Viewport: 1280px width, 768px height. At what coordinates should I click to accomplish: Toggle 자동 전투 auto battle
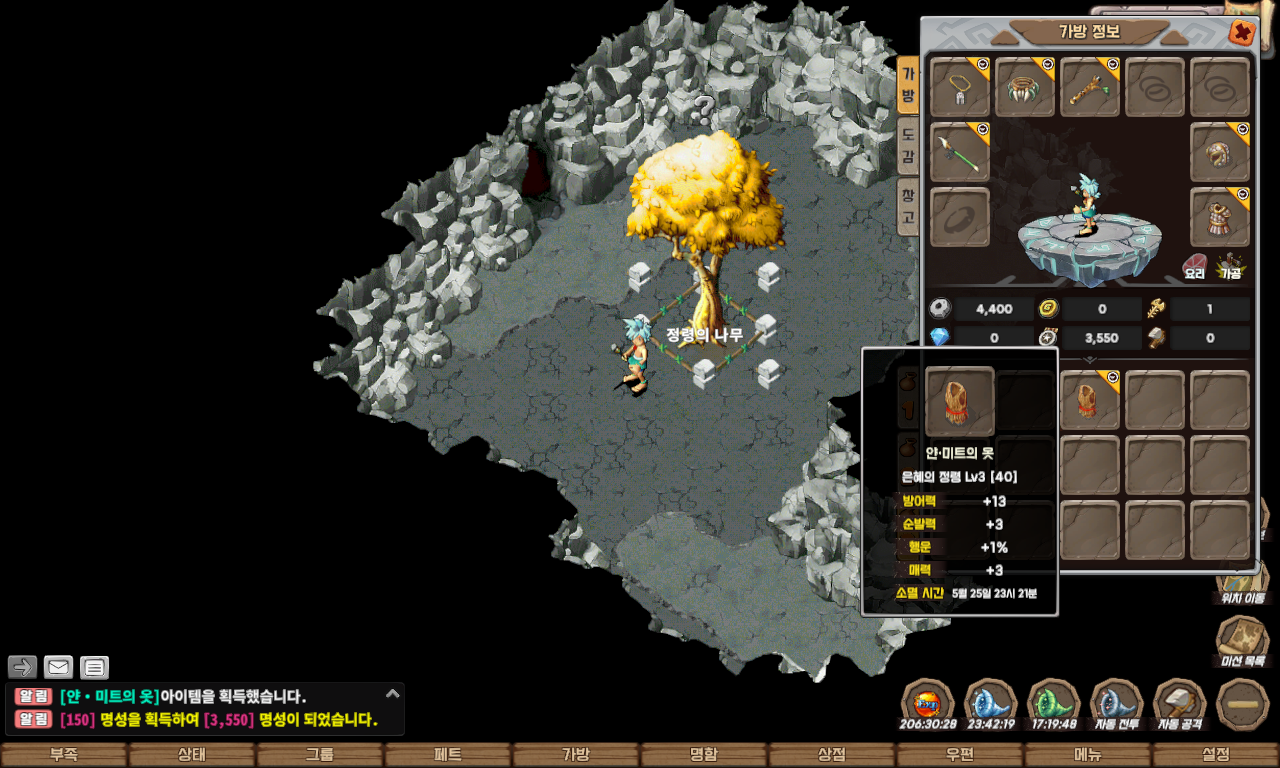point(1117,704)
